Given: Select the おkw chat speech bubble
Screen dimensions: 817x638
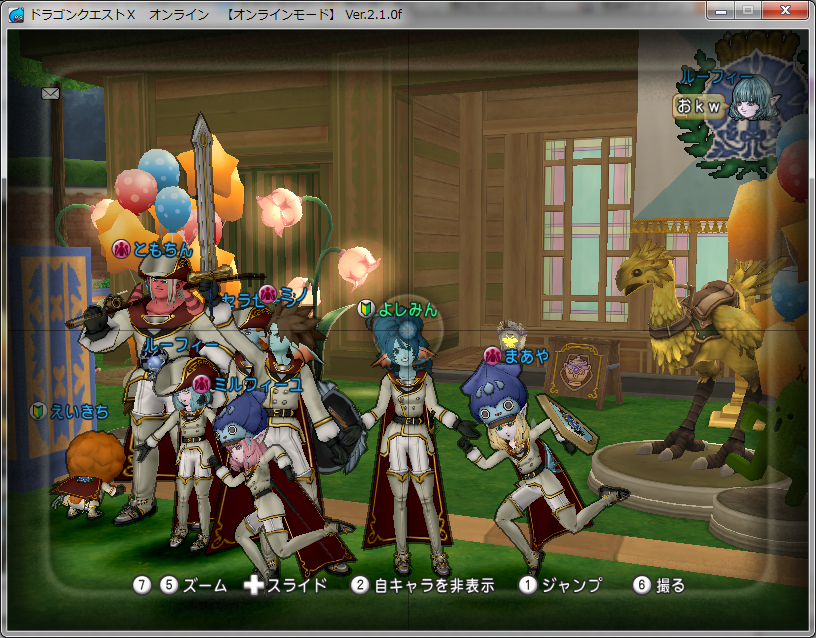Looking at the screenshot, I should pyautogui.click(x=697, y=106).
